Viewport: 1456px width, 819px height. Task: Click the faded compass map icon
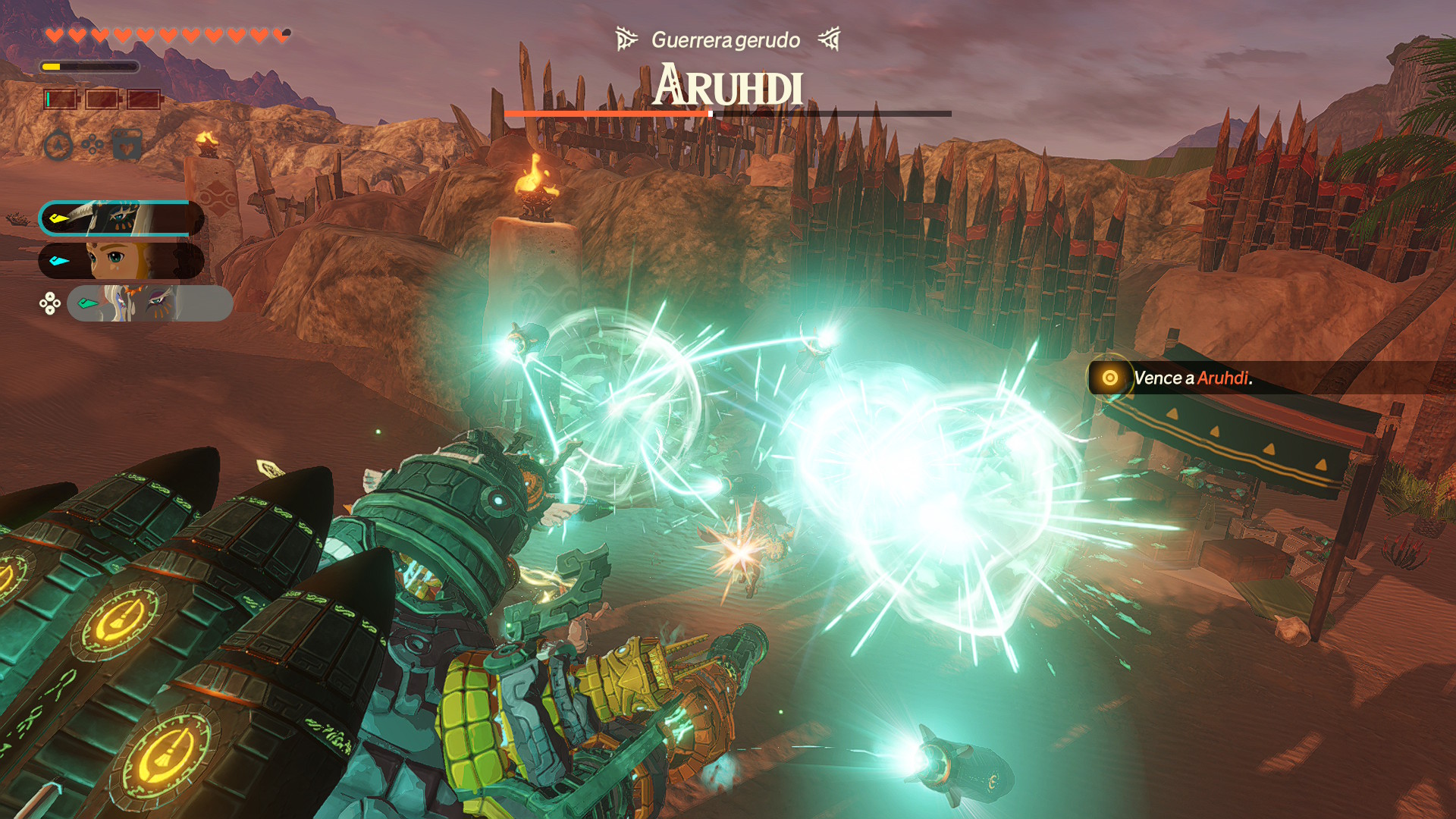[58, 145]
